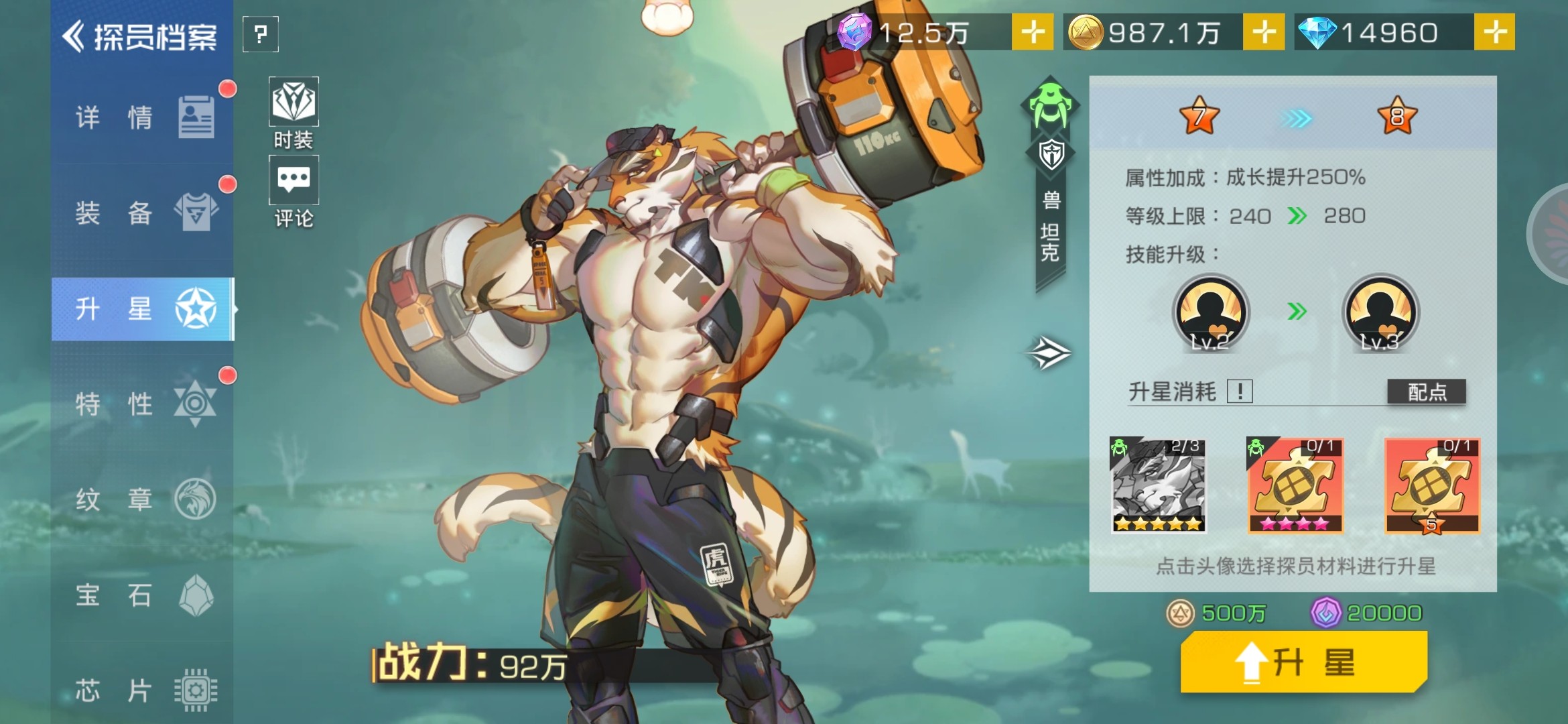Show the 宝石 gem tab

pyautogui.click(x=143, y=595)
